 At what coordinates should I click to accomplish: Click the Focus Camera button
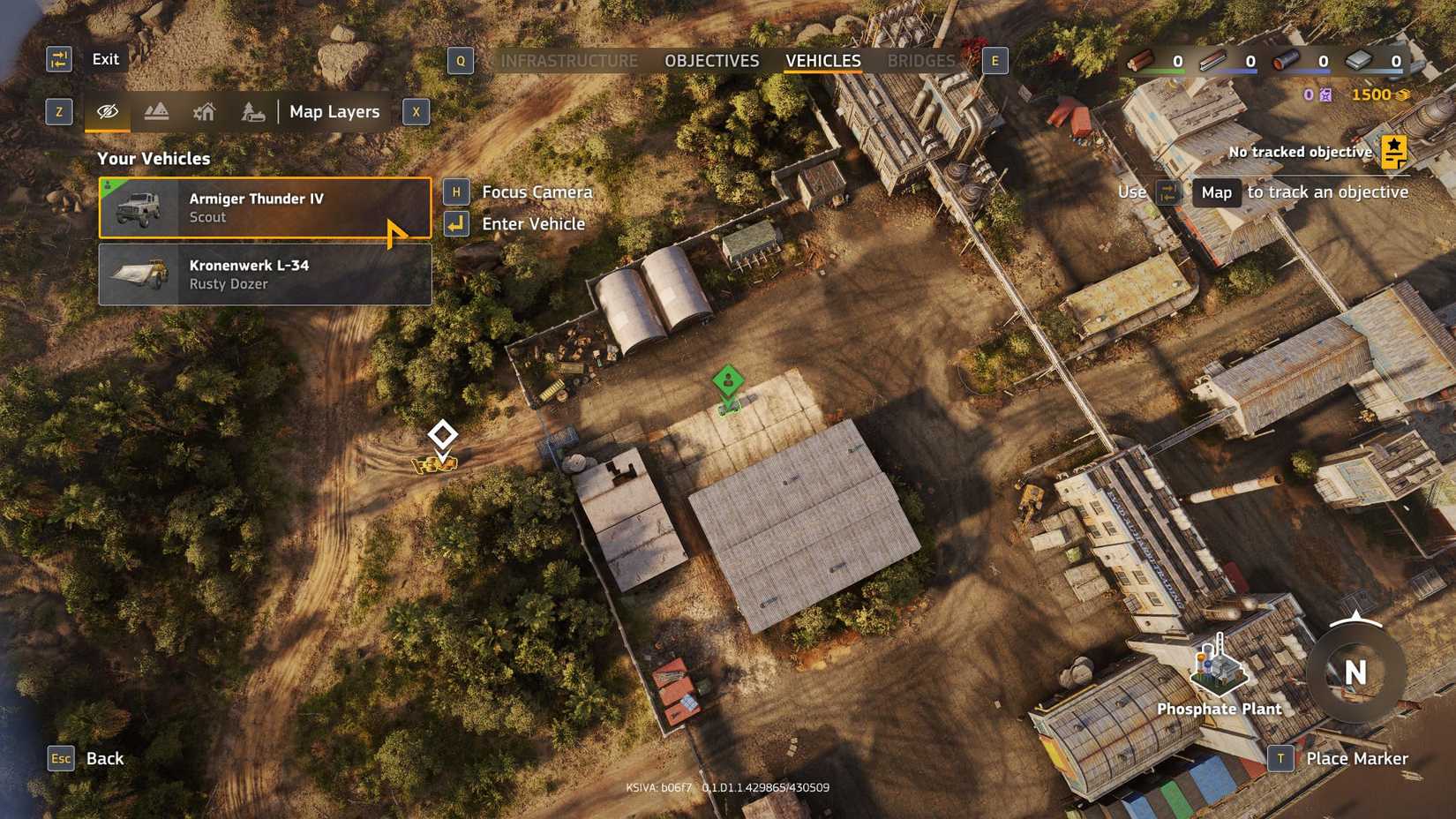pyautogui.click(x=535, y=192)
